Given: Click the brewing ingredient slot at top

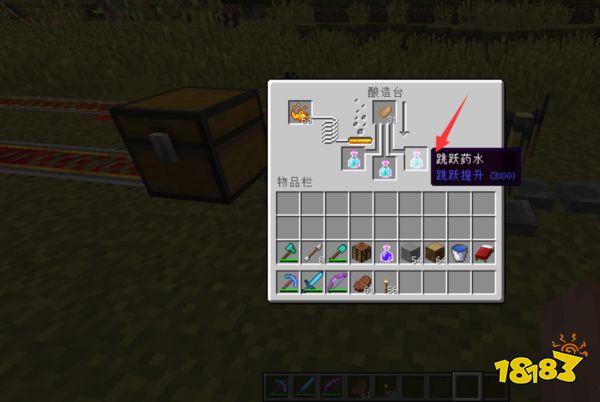Looking at the screenshot, I should pyautogui.click(x=384, y=113).
